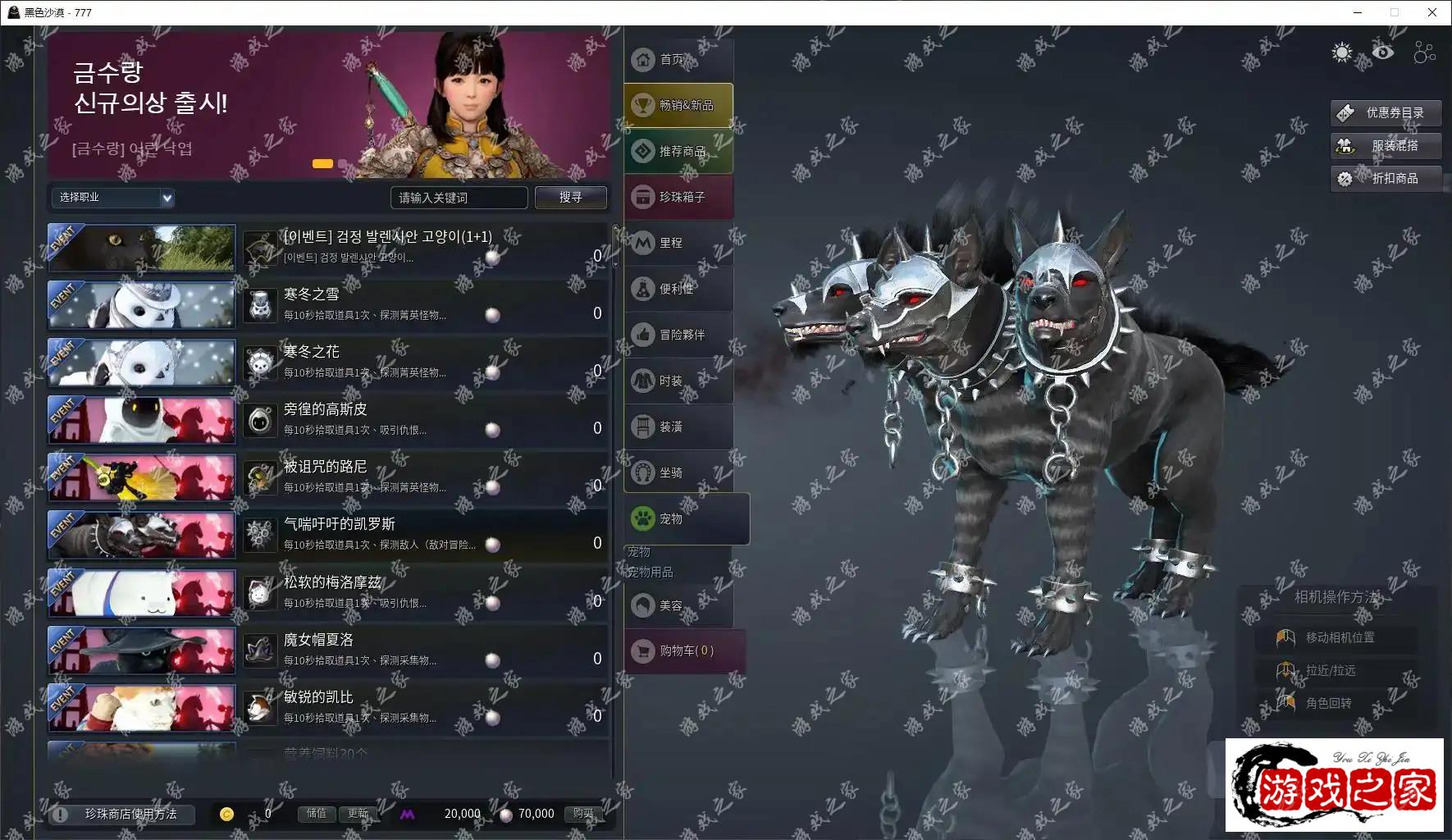Open the 选择职业 class dropdown

pyautogui.click(x=112, y=198)
